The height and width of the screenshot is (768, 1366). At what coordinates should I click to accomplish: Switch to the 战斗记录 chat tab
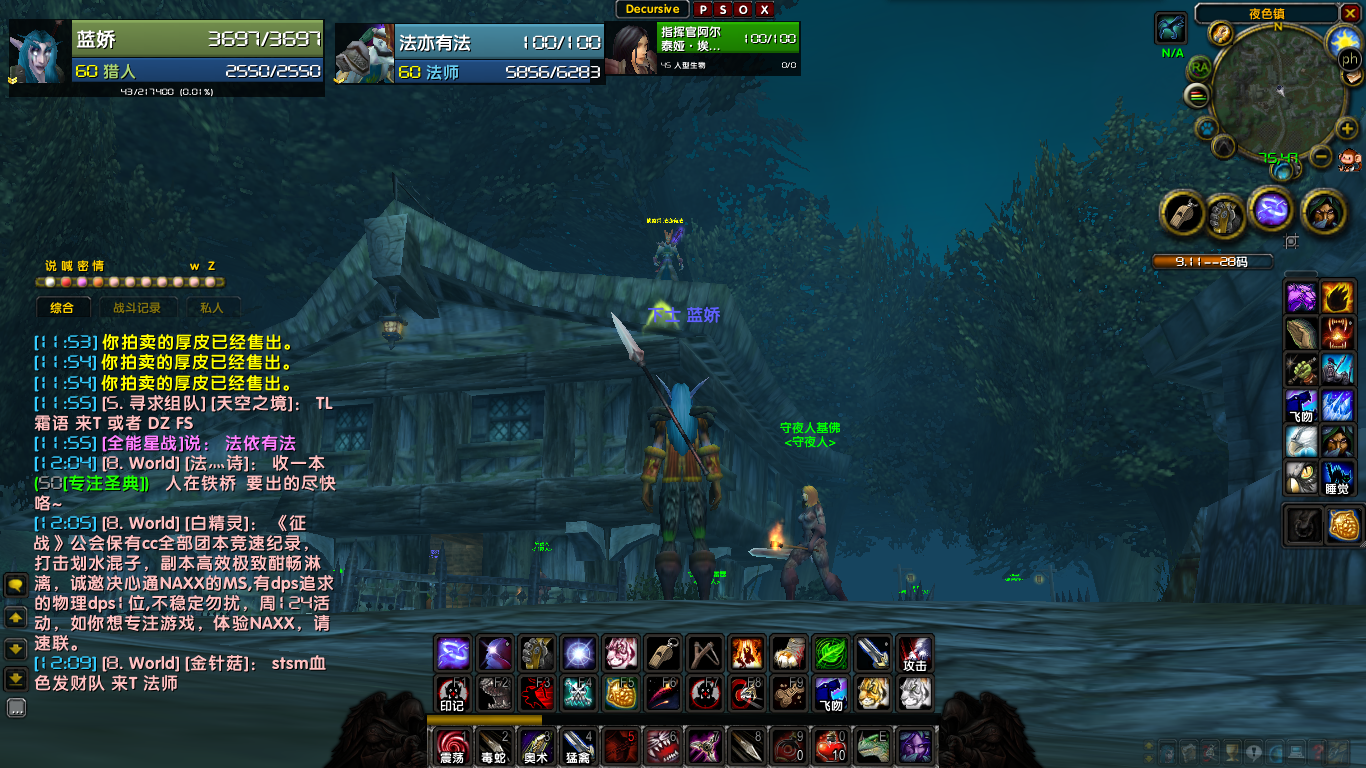tap(137, 308)
